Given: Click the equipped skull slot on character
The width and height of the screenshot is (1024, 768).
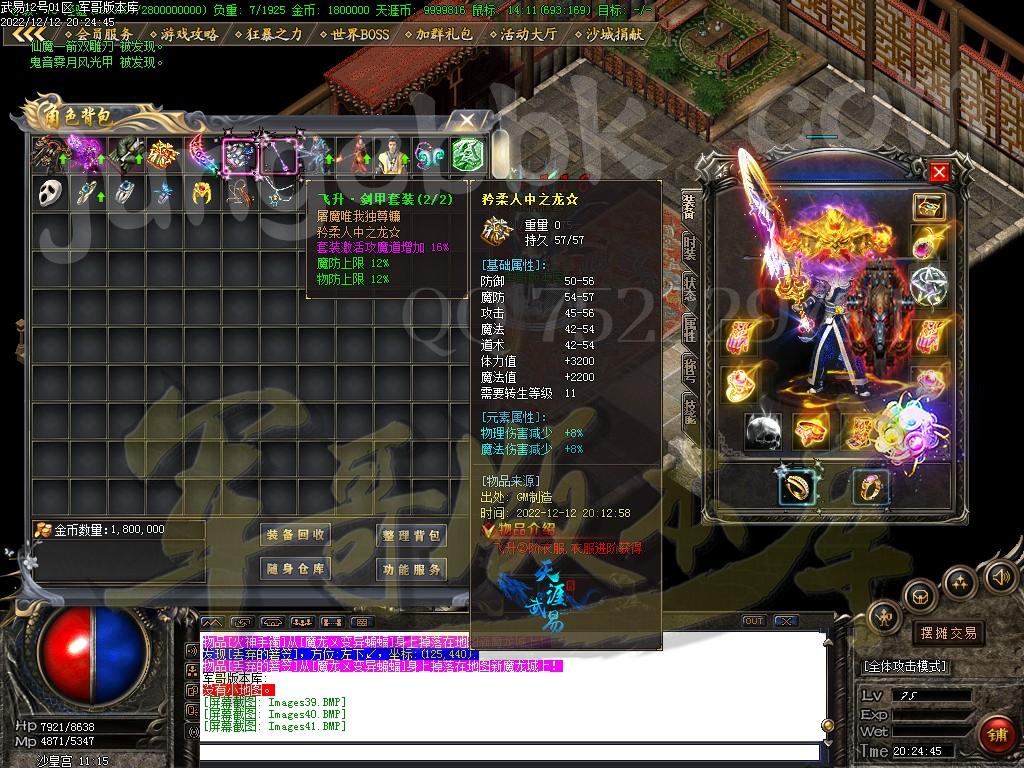Looking at the screenshot, I should pyautogui.click(x=765, y=430).
